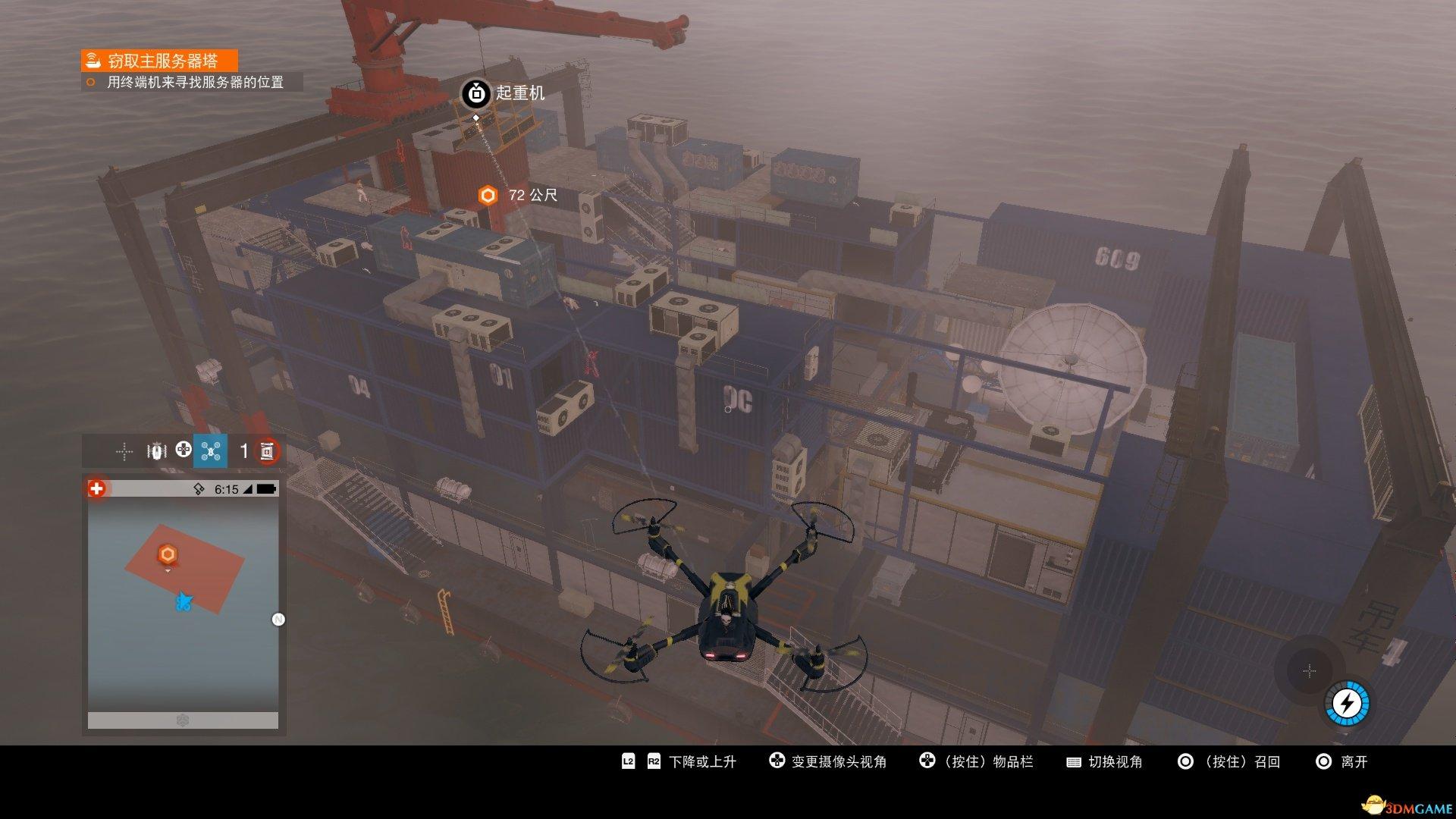Viewport: 1456px width, 819px height.
Task: Open the 窃取主服务器塔 mission tracker
Action: point(159,61)
